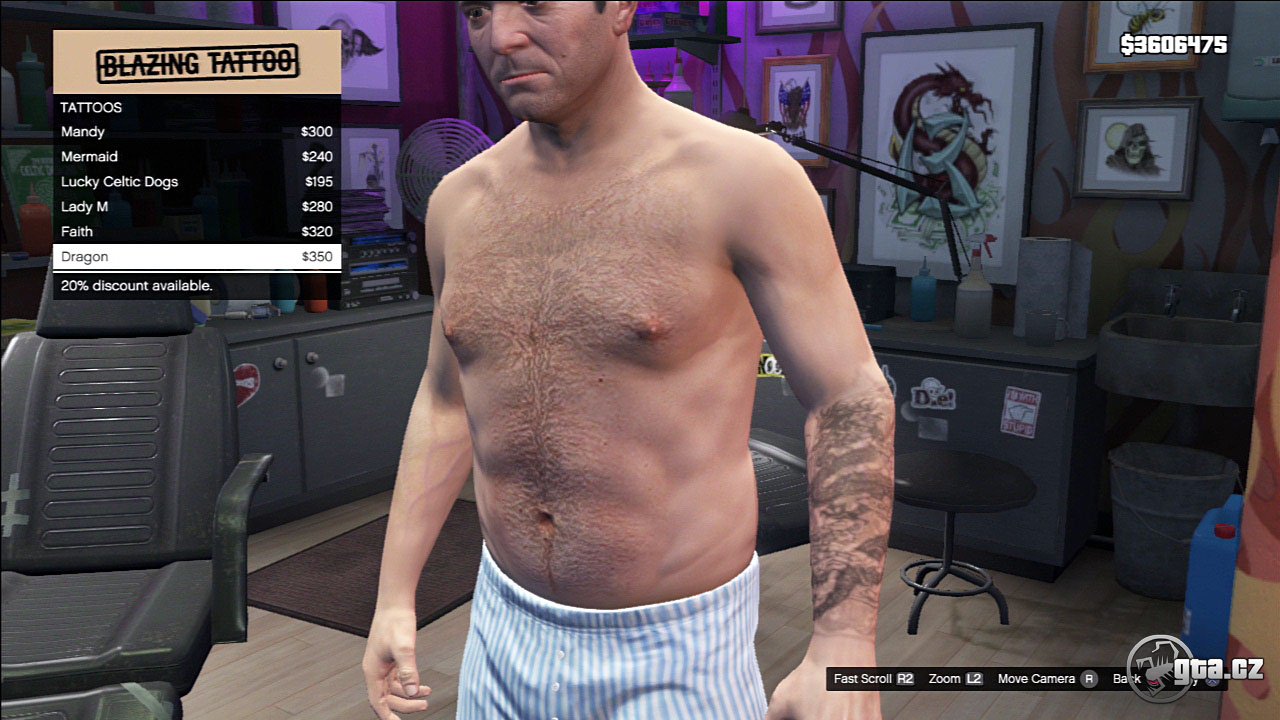The height and width of the screenshot is (720, 1280).
Task: Choose the Mermaid tattoo for $240
Action: pos(196,157)
